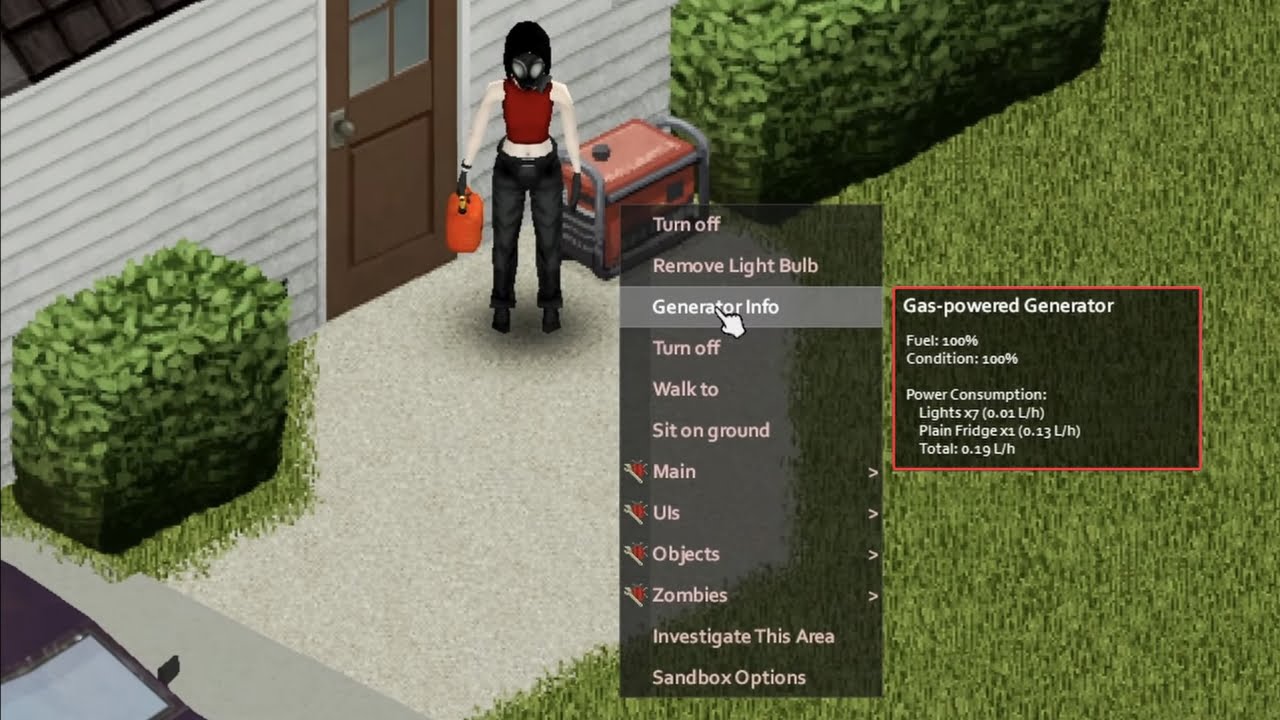This screenshot has width=1280, height=720.
Task: Select Remove Light Bulb from the menu
Action: (x=734, y=265)
